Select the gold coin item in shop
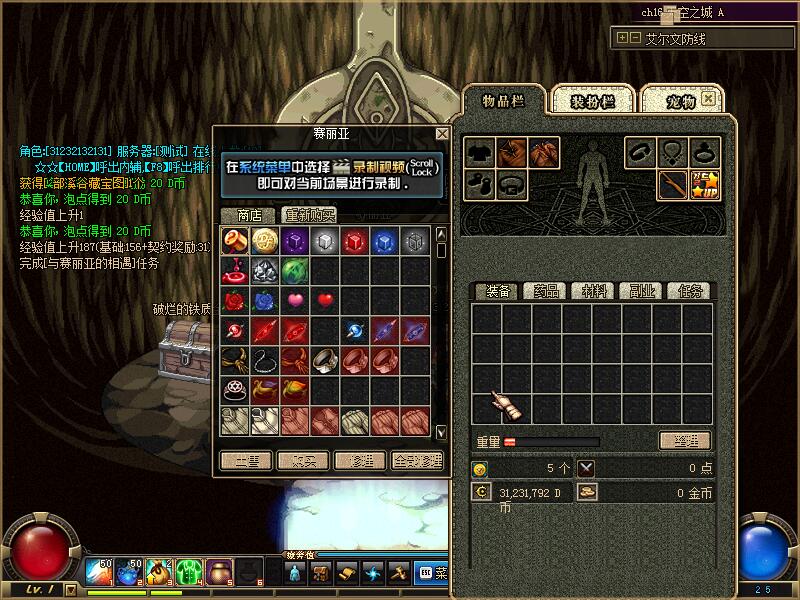 click(x=265, y=240)
